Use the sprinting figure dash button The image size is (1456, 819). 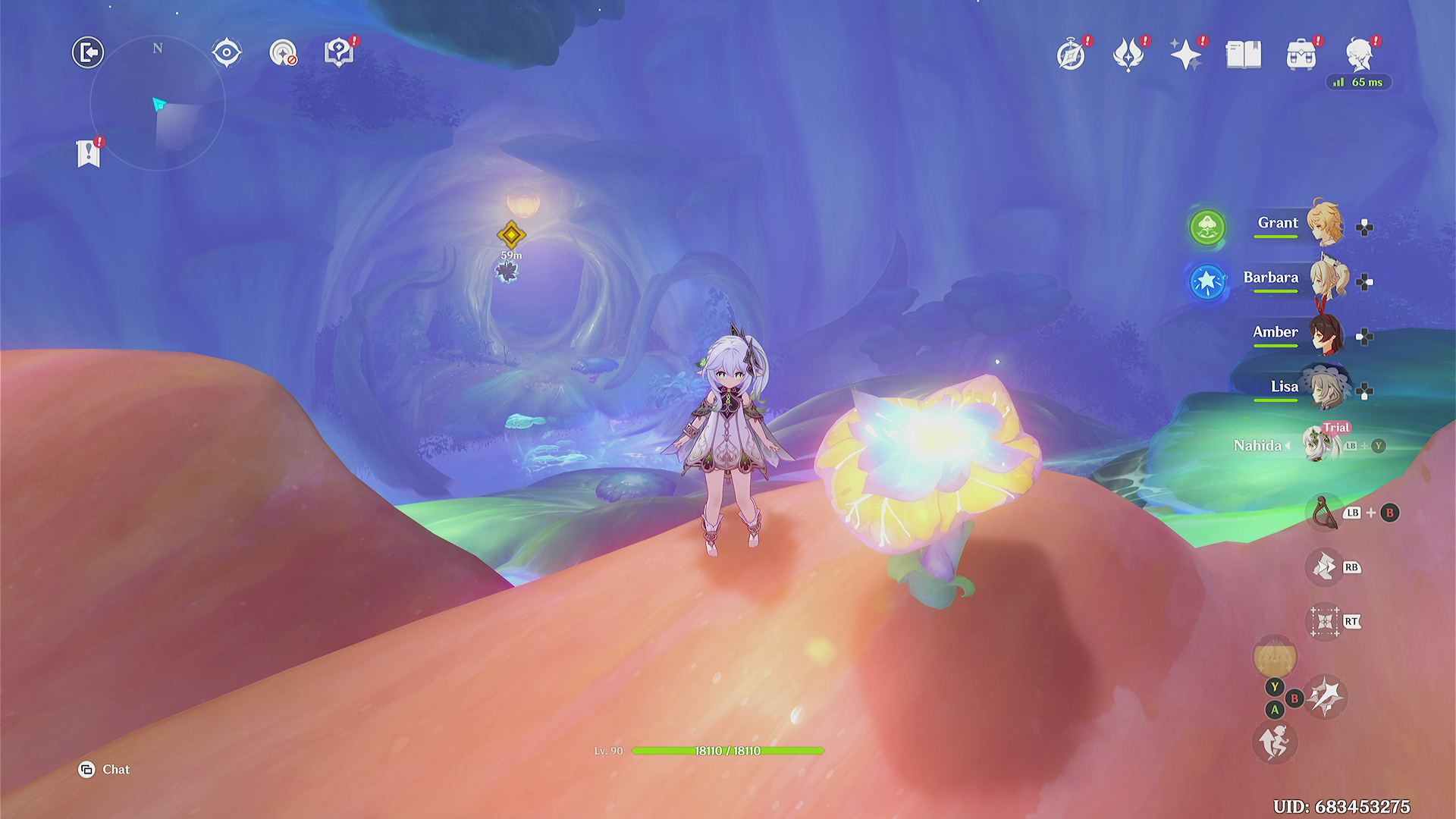click(1274, 742)
